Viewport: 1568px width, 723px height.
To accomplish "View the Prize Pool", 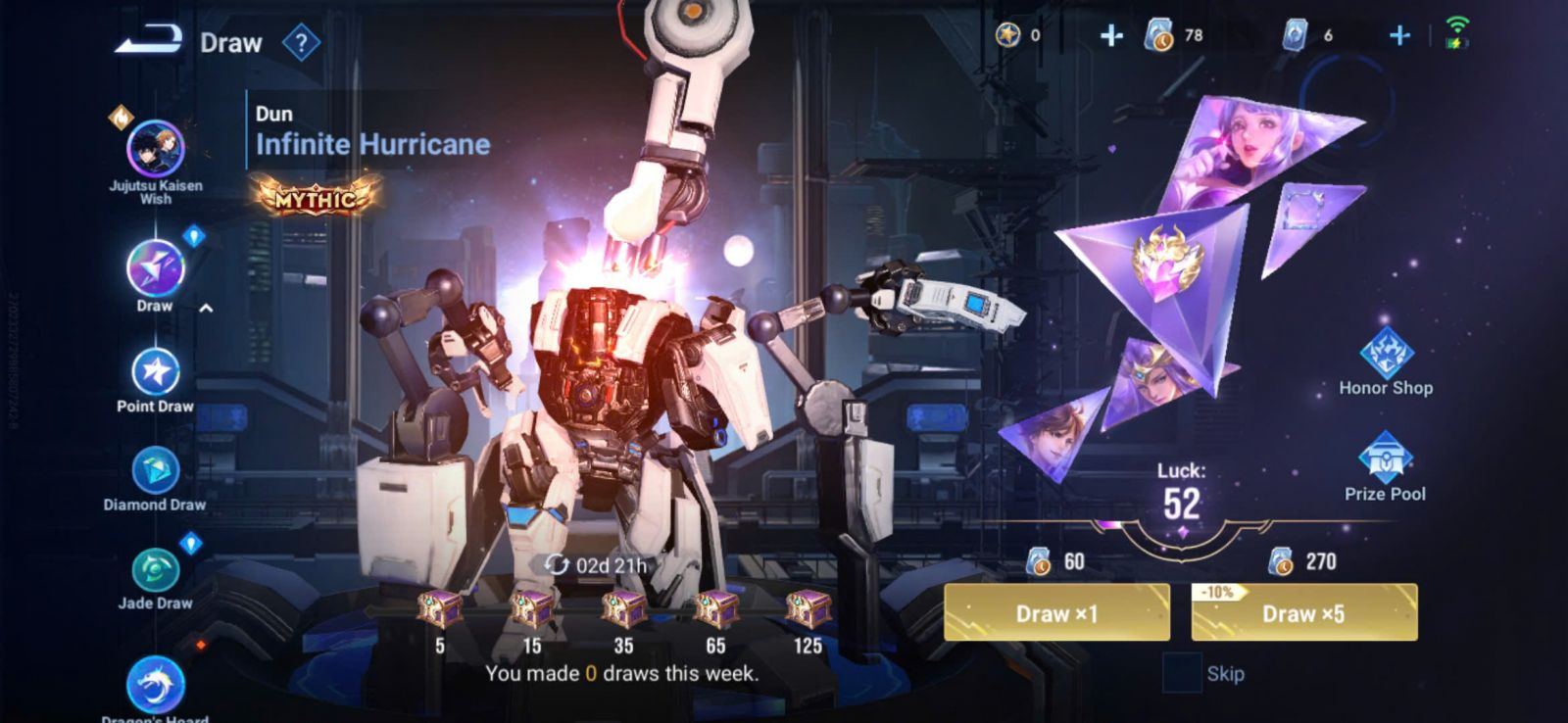I will pyautogui.click(x=1385, y=461).
